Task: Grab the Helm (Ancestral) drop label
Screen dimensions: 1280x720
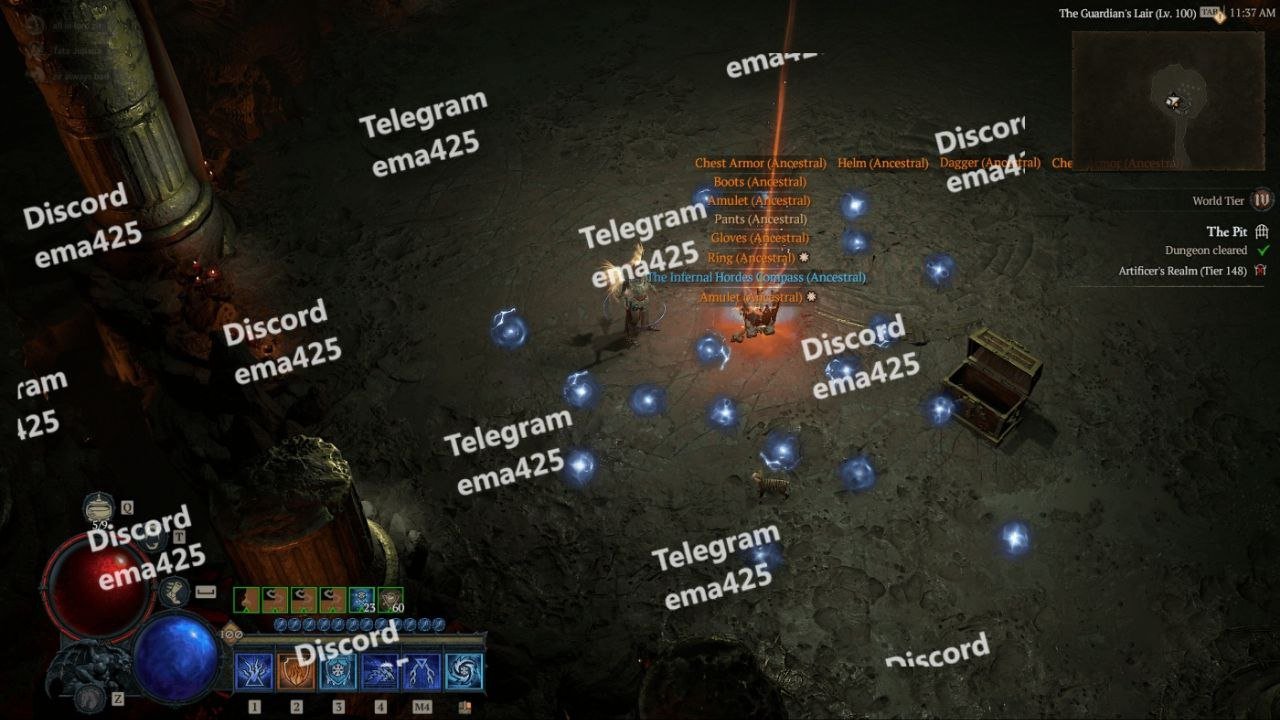Action: (883, 163)
